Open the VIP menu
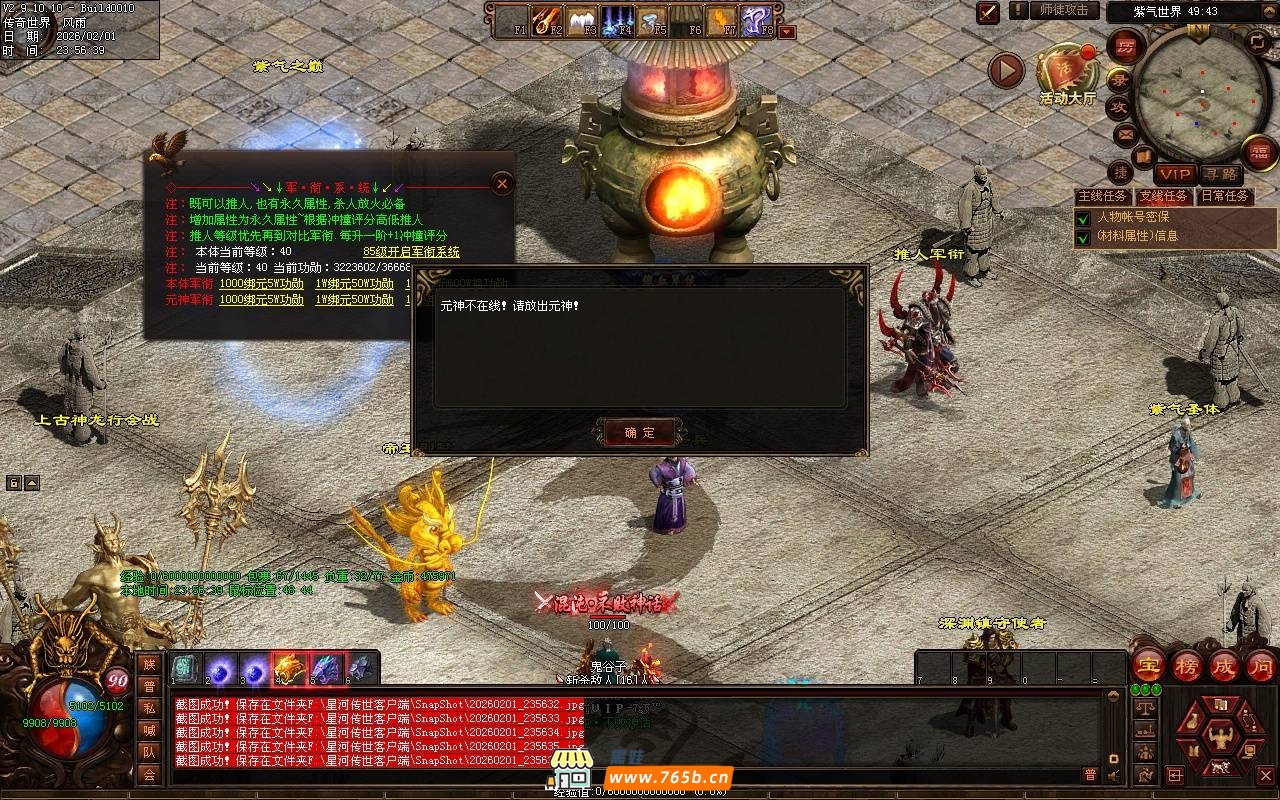This screenshot has height=800, width=1280. point(1175,174)
